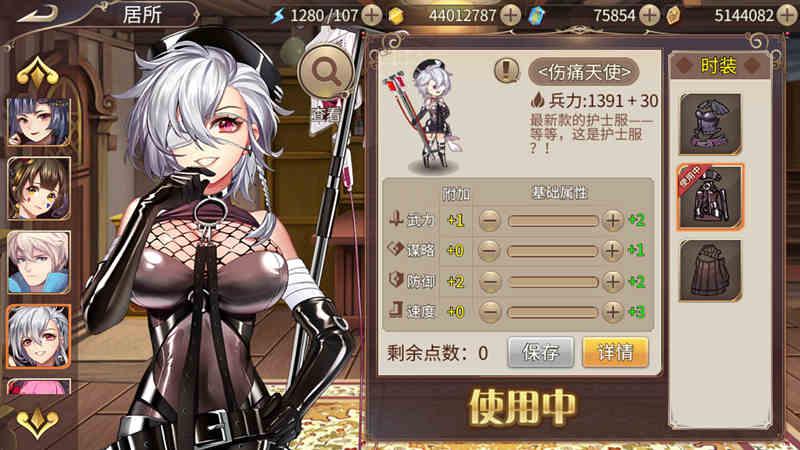Image resolution: width=800 pixels, height=450 pixels.
Task: Show next characters with the bottom arrow
Action: (40, 419)
